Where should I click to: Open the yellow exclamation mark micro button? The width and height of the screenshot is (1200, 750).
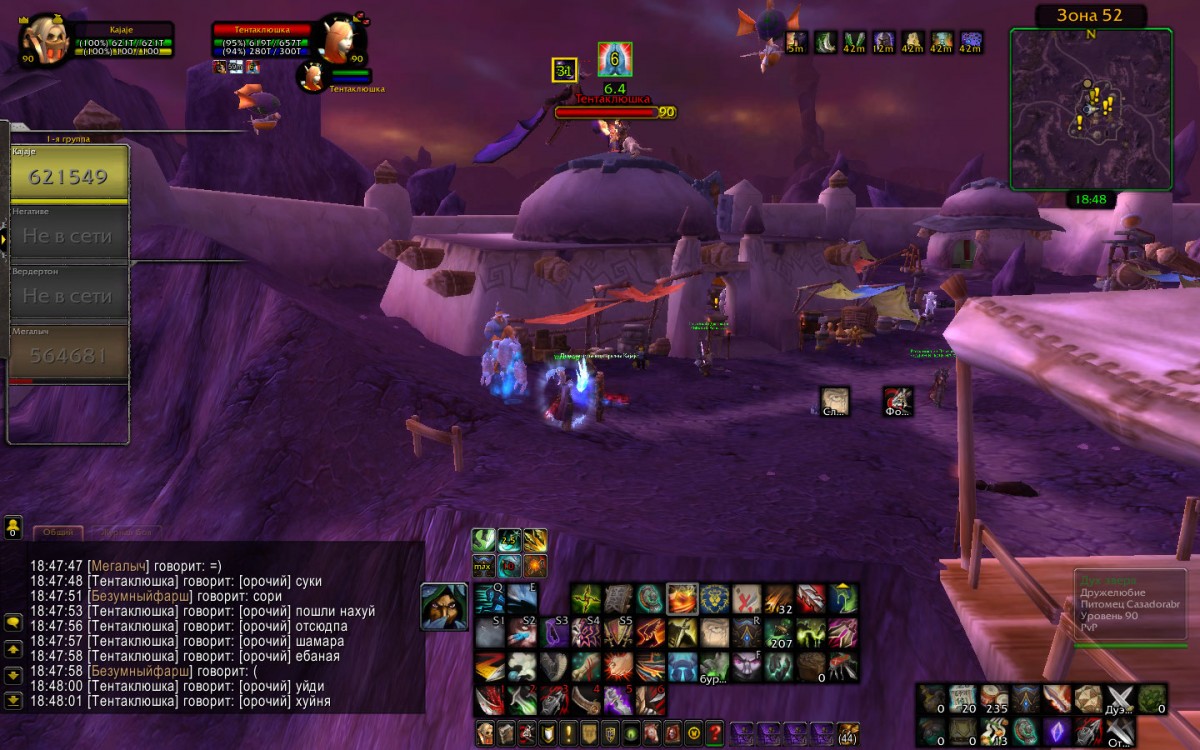pyautogui.click(x=567, y=732)
